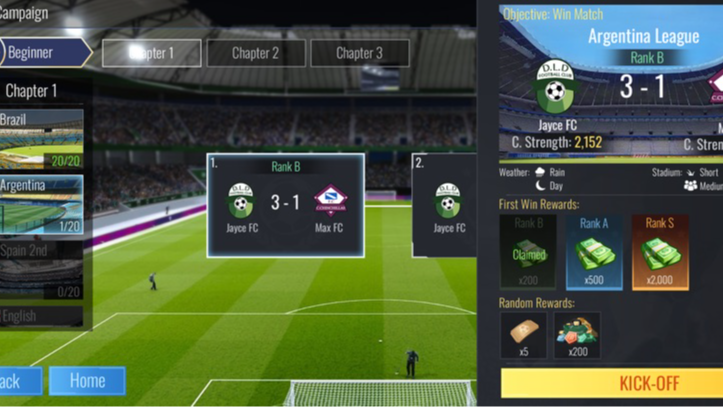Select the Argentina league entry
The image size is (723, 407).
pyautogui.click(x=41, y=204)
